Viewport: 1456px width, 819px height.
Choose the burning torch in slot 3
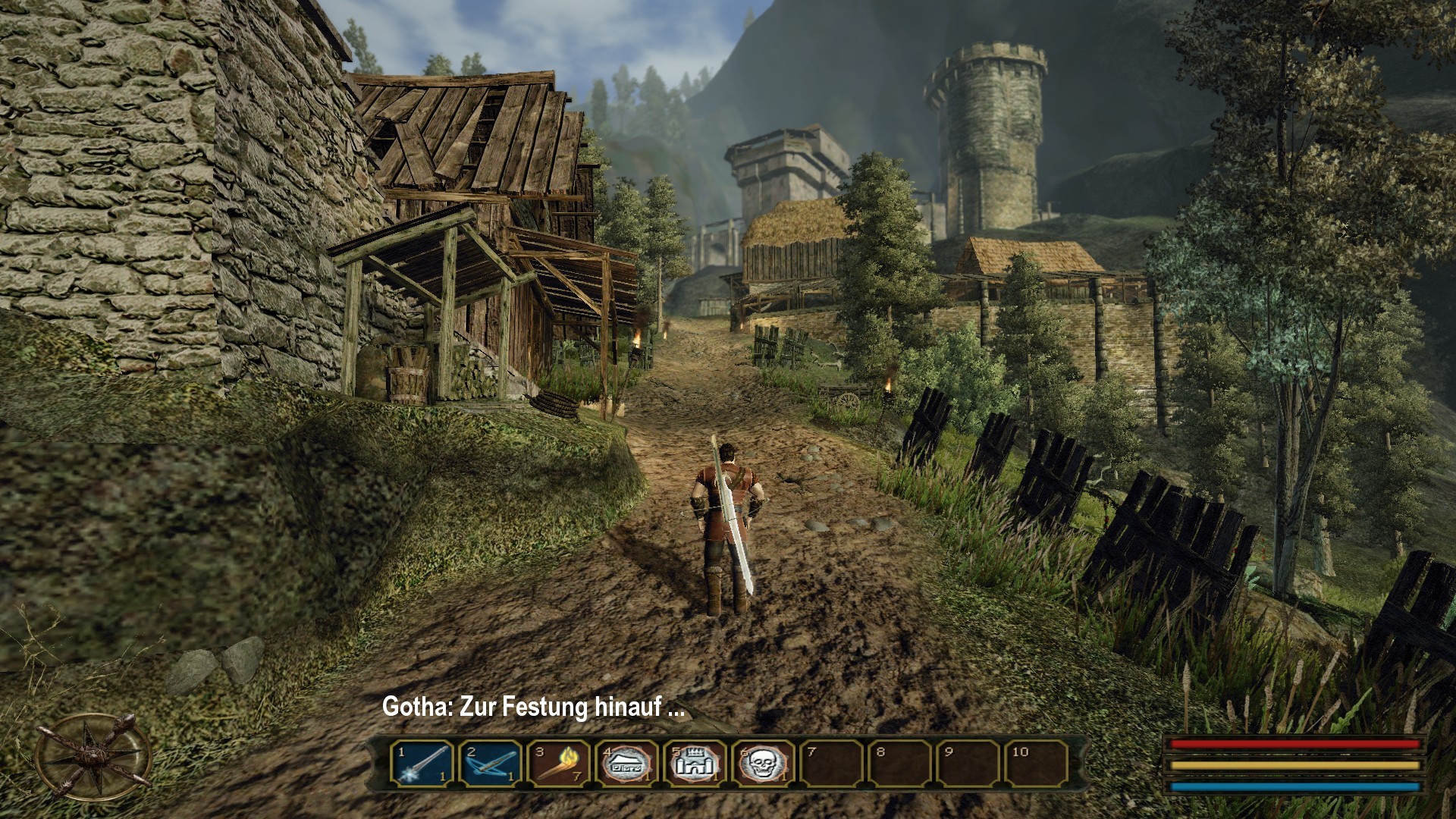pos(559,763)
